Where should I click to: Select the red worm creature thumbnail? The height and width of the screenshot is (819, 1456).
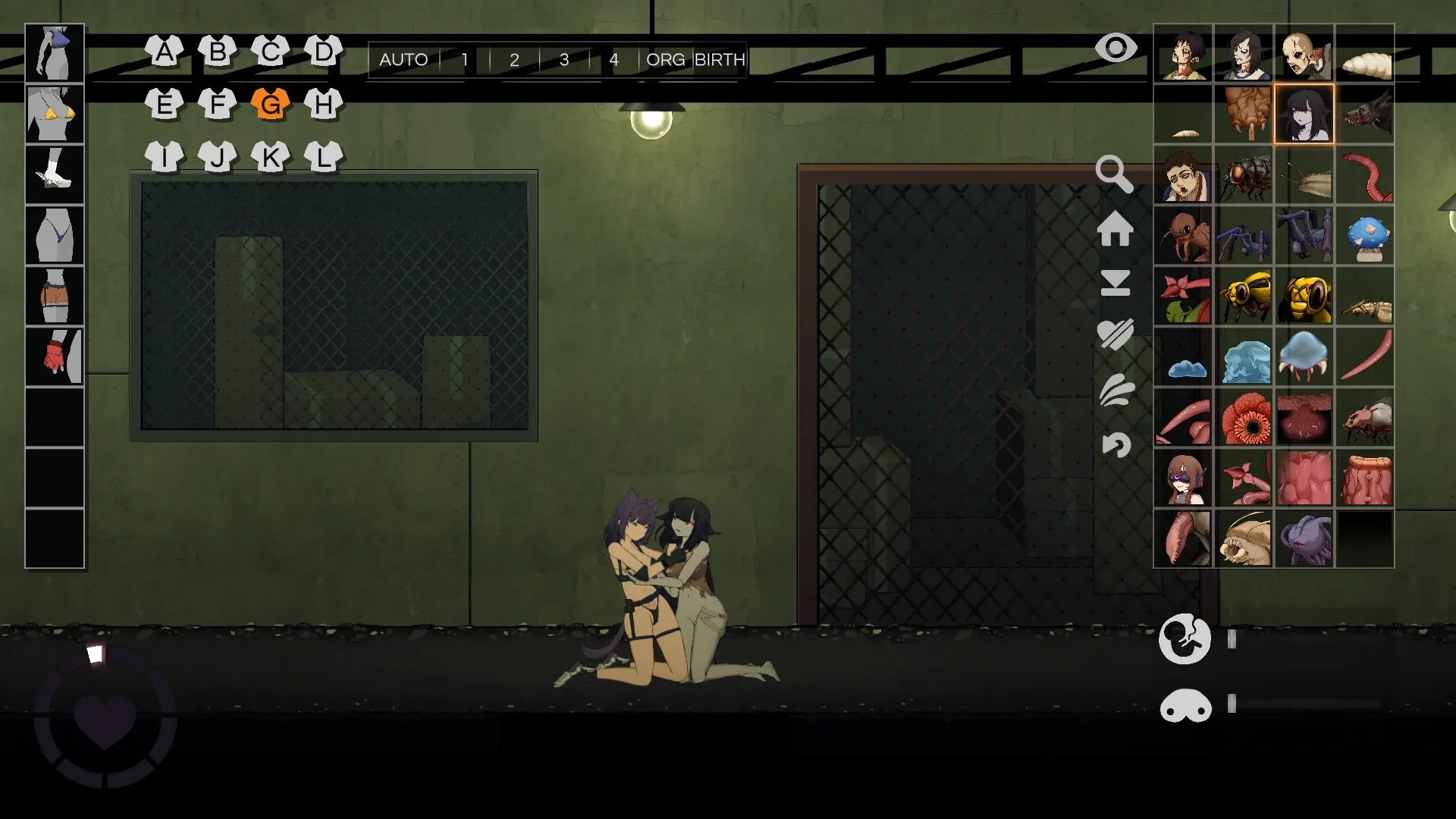(1364, 174)
